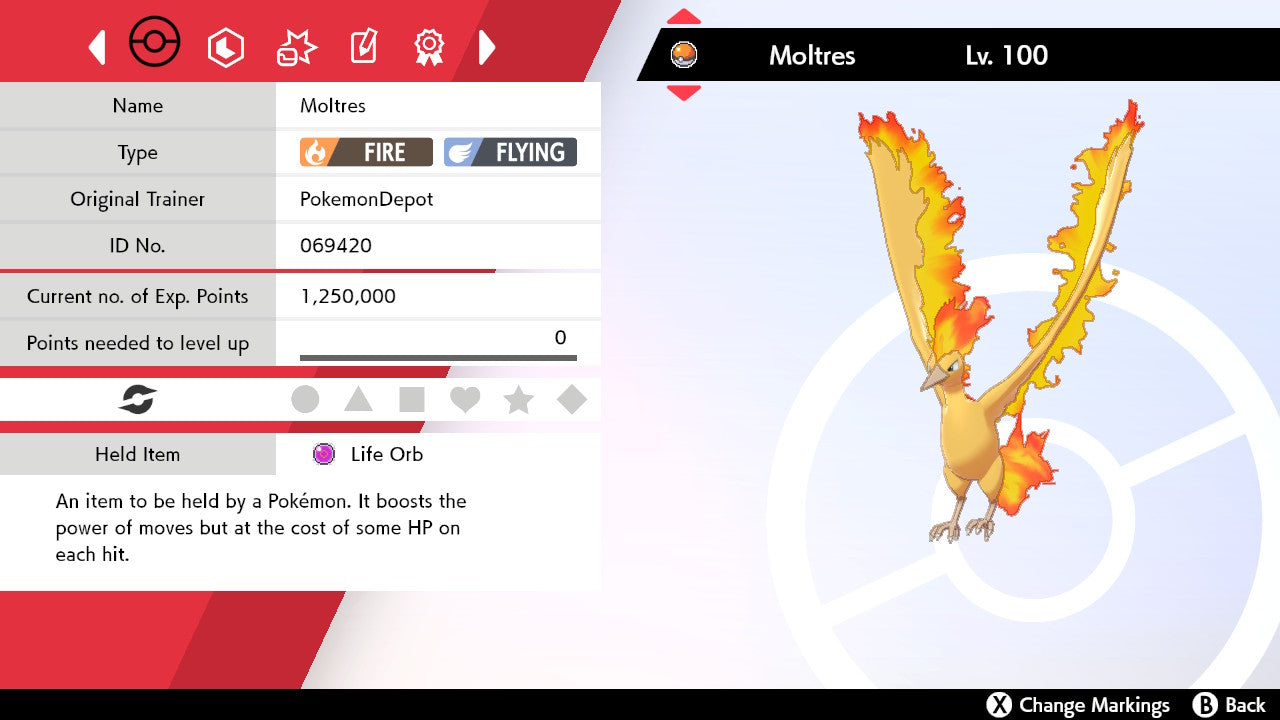1280x720 pixels.
Task: Show the trainer memo tab
Action: (363, 47)
